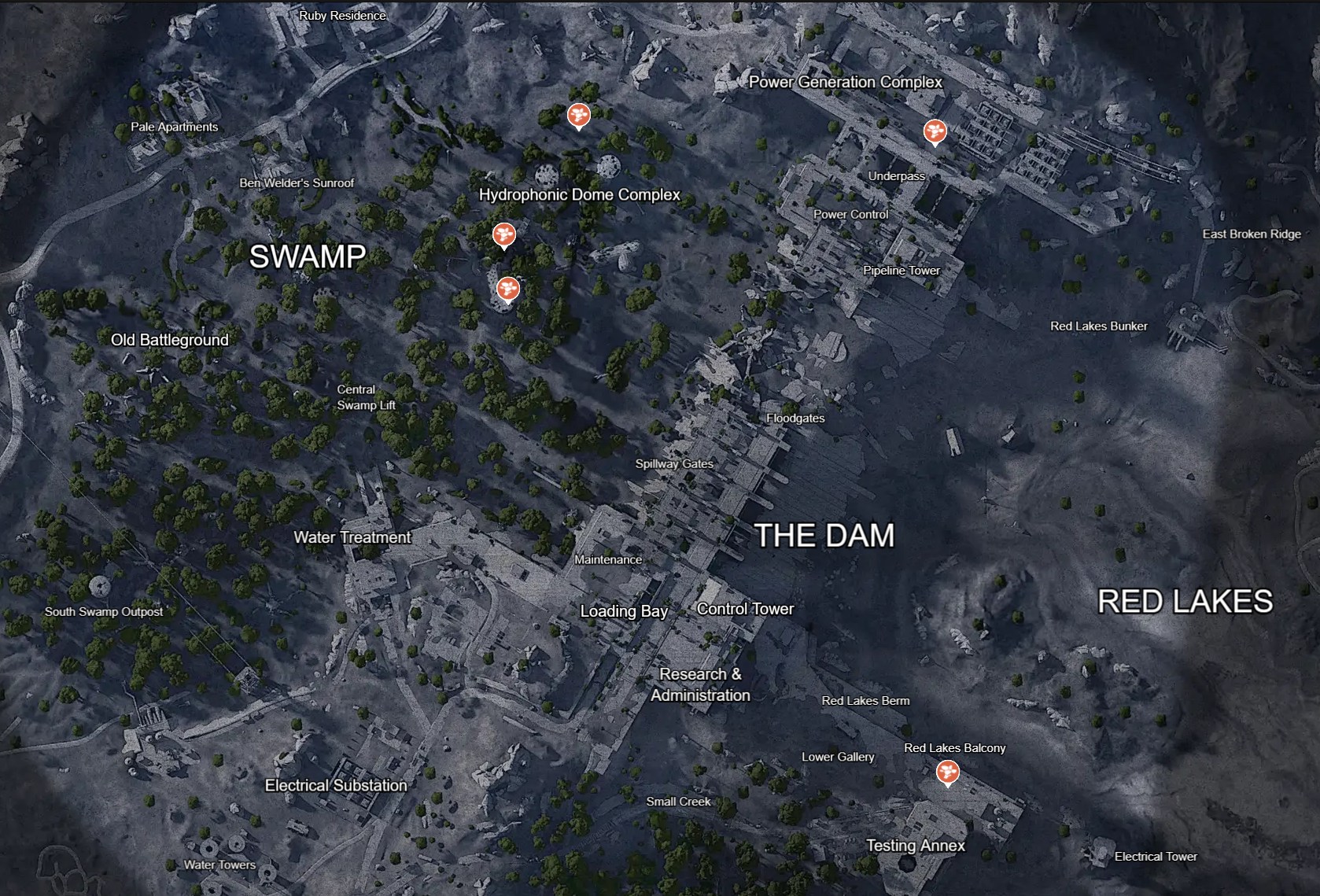The height and width of the screenshot is (896, 1320).
Task: Open the THE DAM region label
Action: [x=823, y=536]
